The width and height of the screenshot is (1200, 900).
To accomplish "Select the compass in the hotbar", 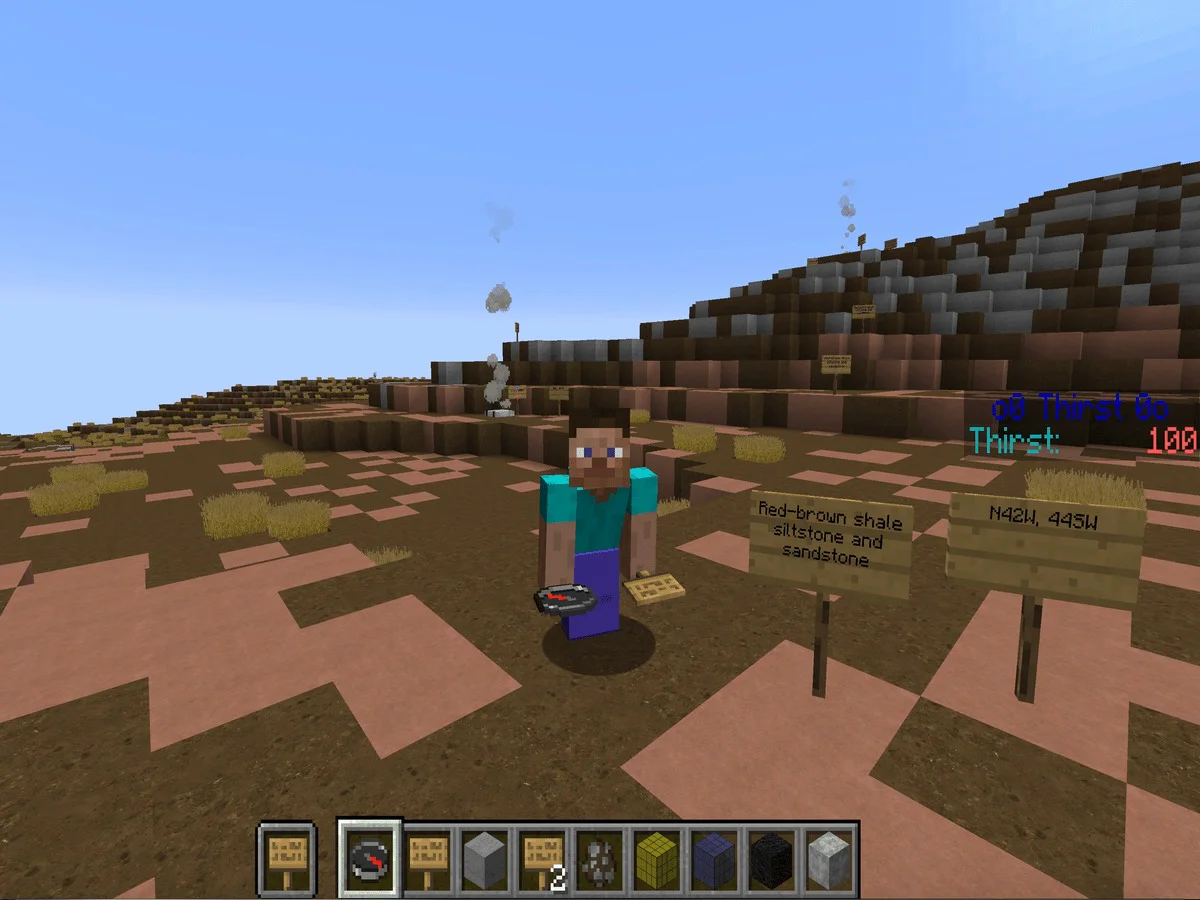I will pos(370,859).
